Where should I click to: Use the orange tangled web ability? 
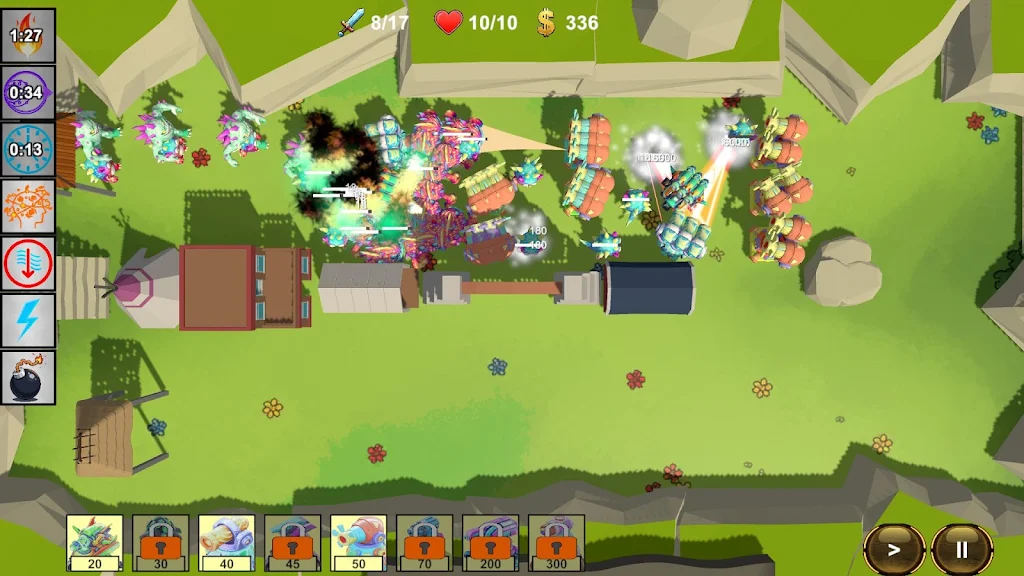28,207
